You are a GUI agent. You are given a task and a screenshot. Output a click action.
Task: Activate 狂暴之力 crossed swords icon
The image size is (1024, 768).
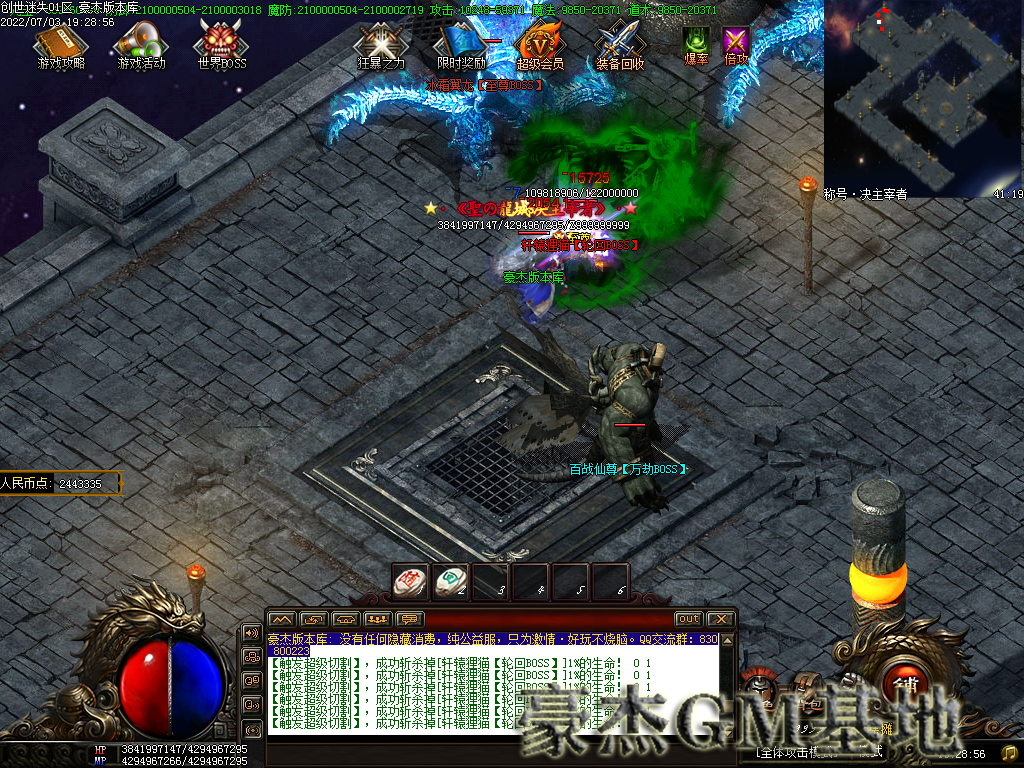[x=381, y=45]
